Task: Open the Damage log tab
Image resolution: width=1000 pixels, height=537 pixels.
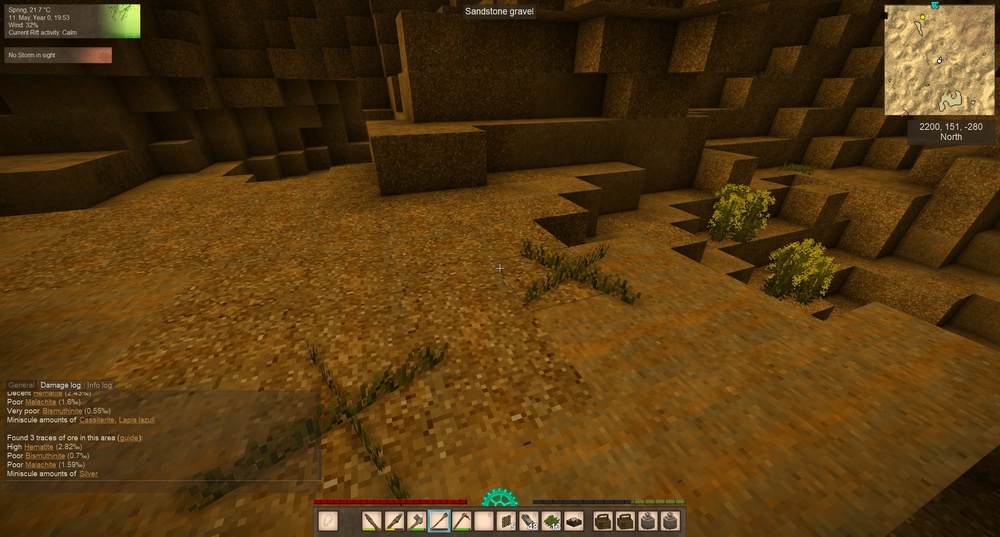Action: tap(61, 385)
